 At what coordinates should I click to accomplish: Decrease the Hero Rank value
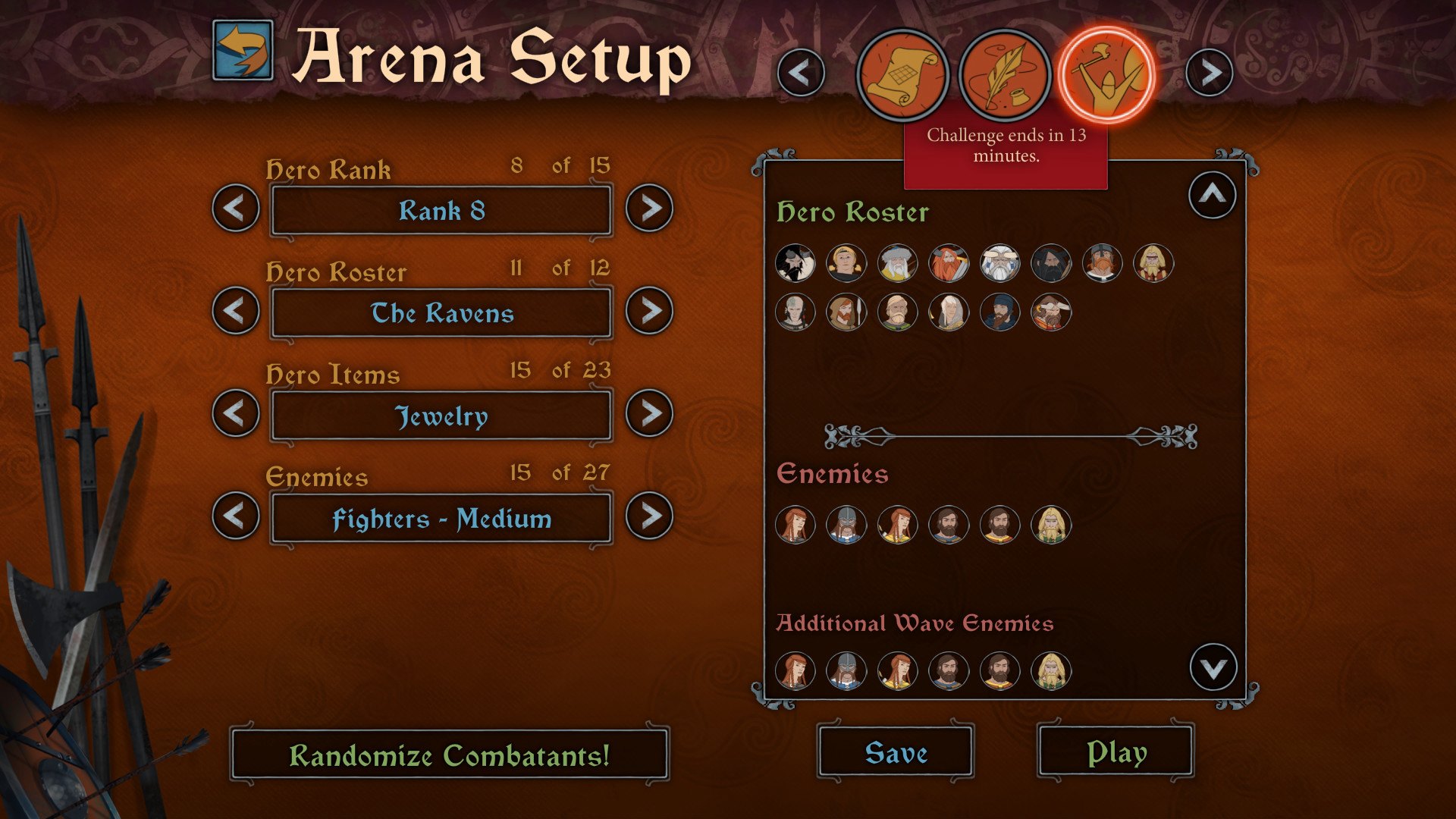tap(236, 208)
